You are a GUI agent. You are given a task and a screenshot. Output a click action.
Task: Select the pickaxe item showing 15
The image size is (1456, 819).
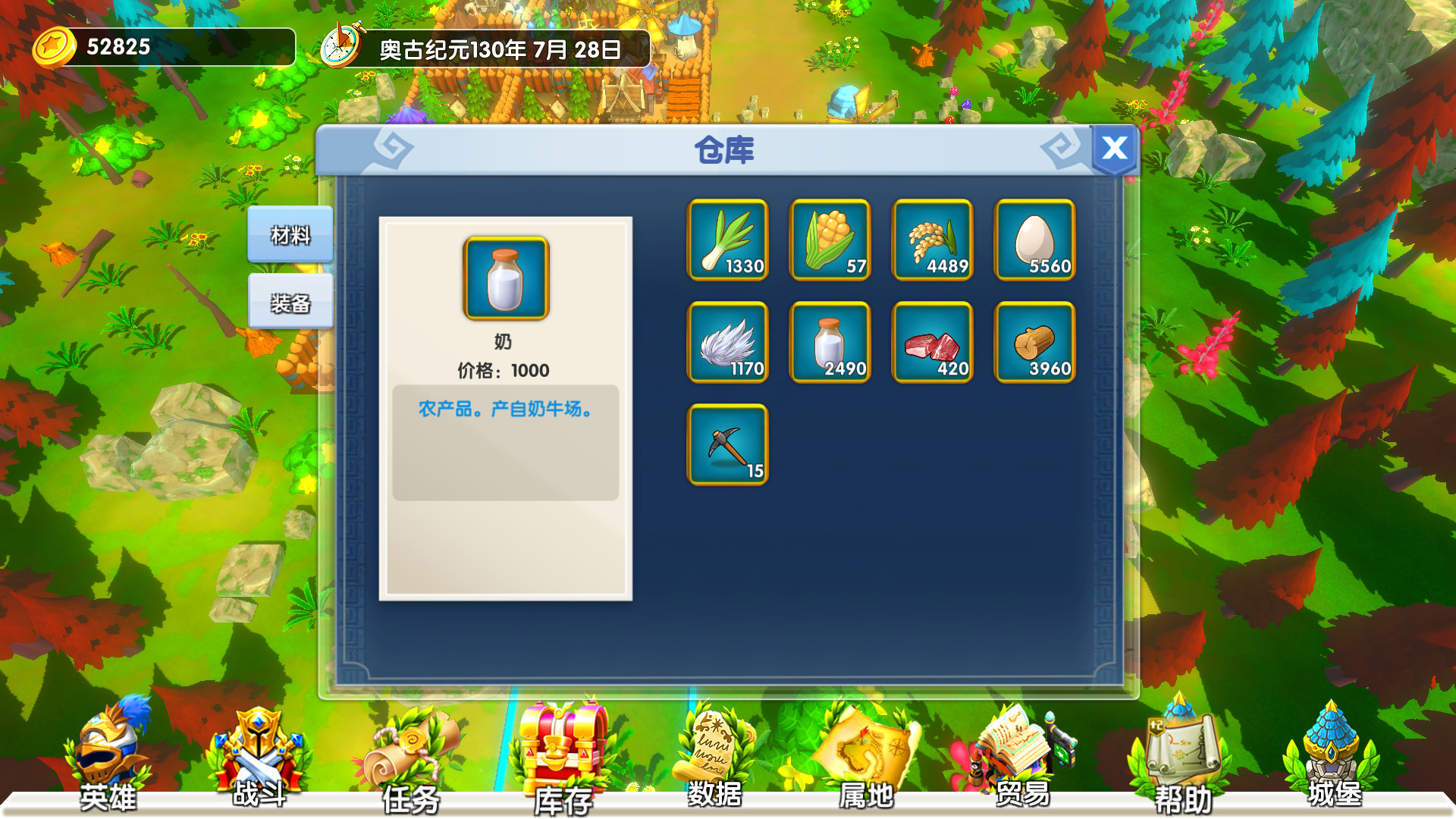click(727, 446)
